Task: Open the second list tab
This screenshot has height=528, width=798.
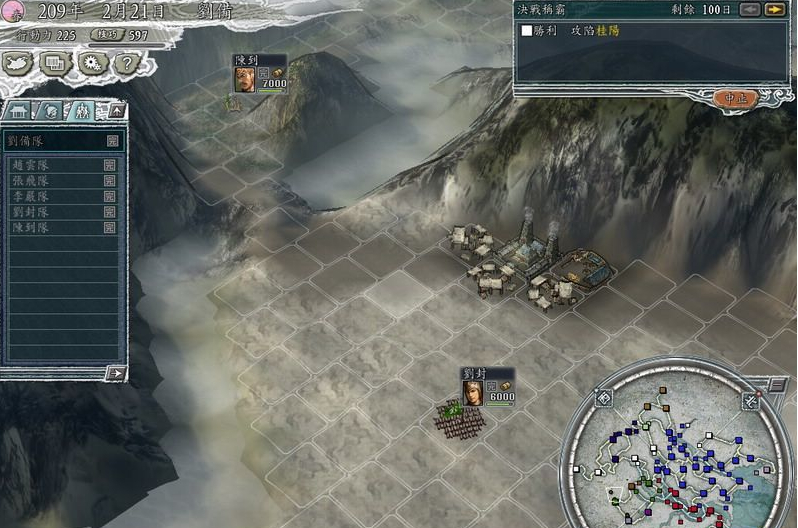Action: [x=52, y=110]
